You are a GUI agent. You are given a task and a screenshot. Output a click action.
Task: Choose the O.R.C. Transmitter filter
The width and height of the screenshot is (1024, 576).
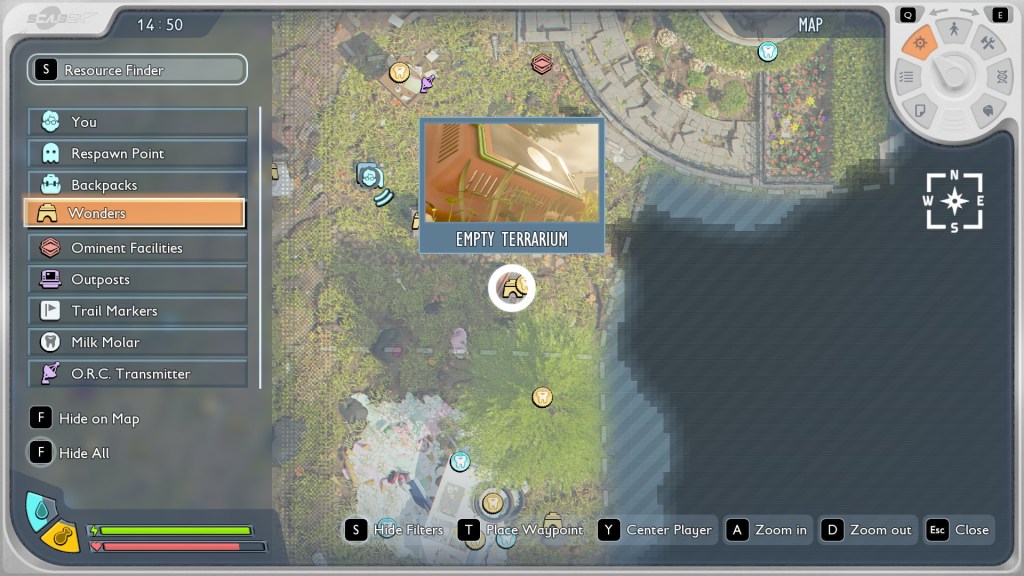137,374
